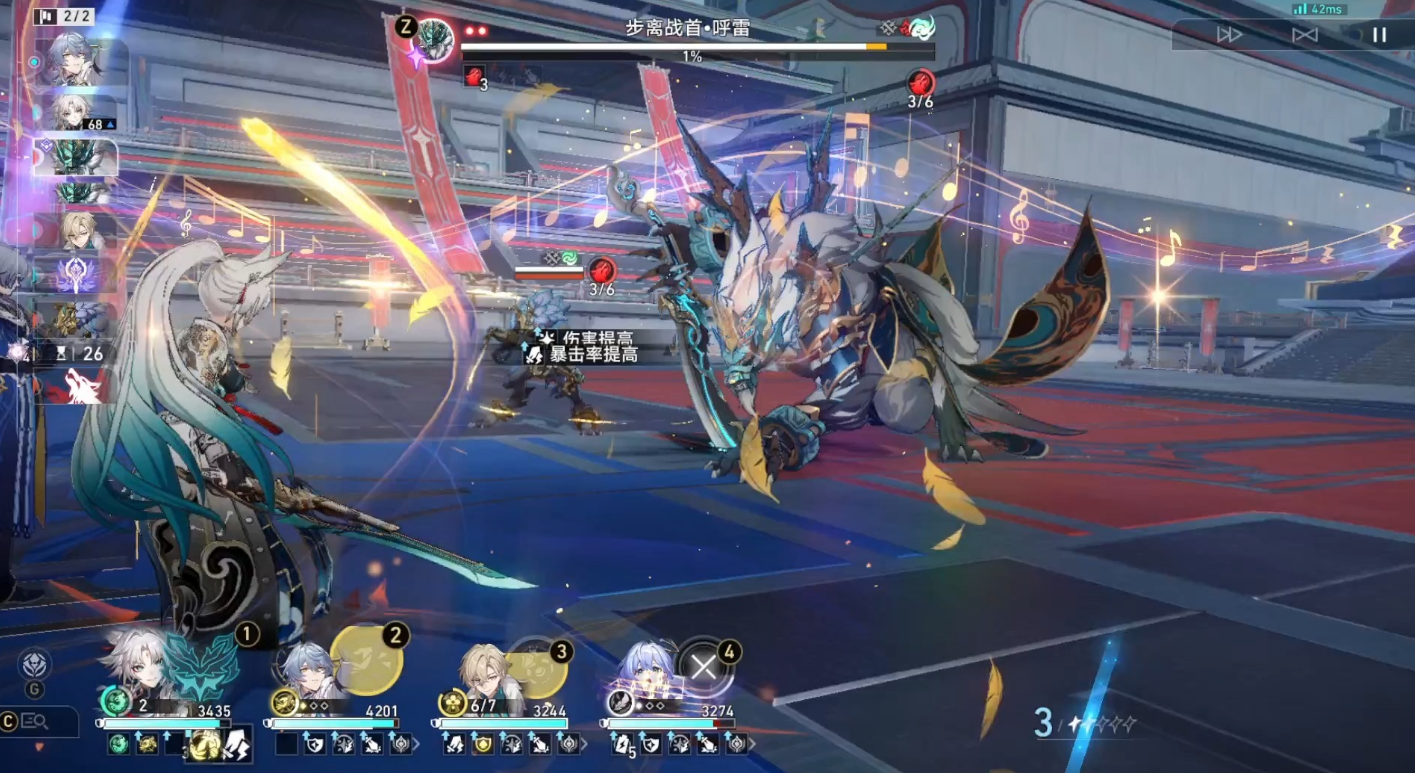Click the fourth character's crossed-out ultimate icon
The height and width of the screenshot is (773, 1415).
[703, 667]
